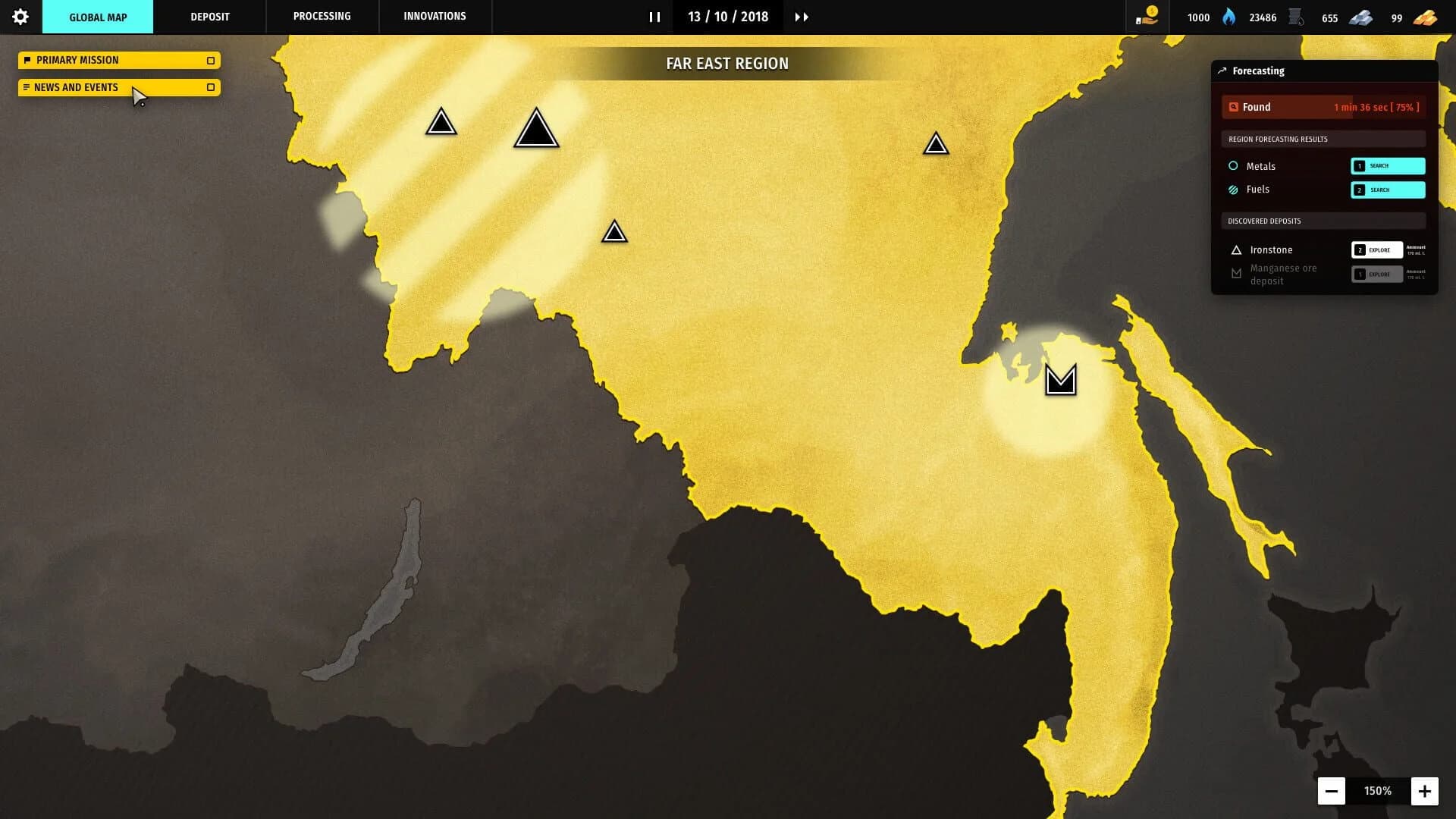1456x819 pixels.
Task: Click the Found progress bar in Forecasting
Action: (x=1323, y=107)
